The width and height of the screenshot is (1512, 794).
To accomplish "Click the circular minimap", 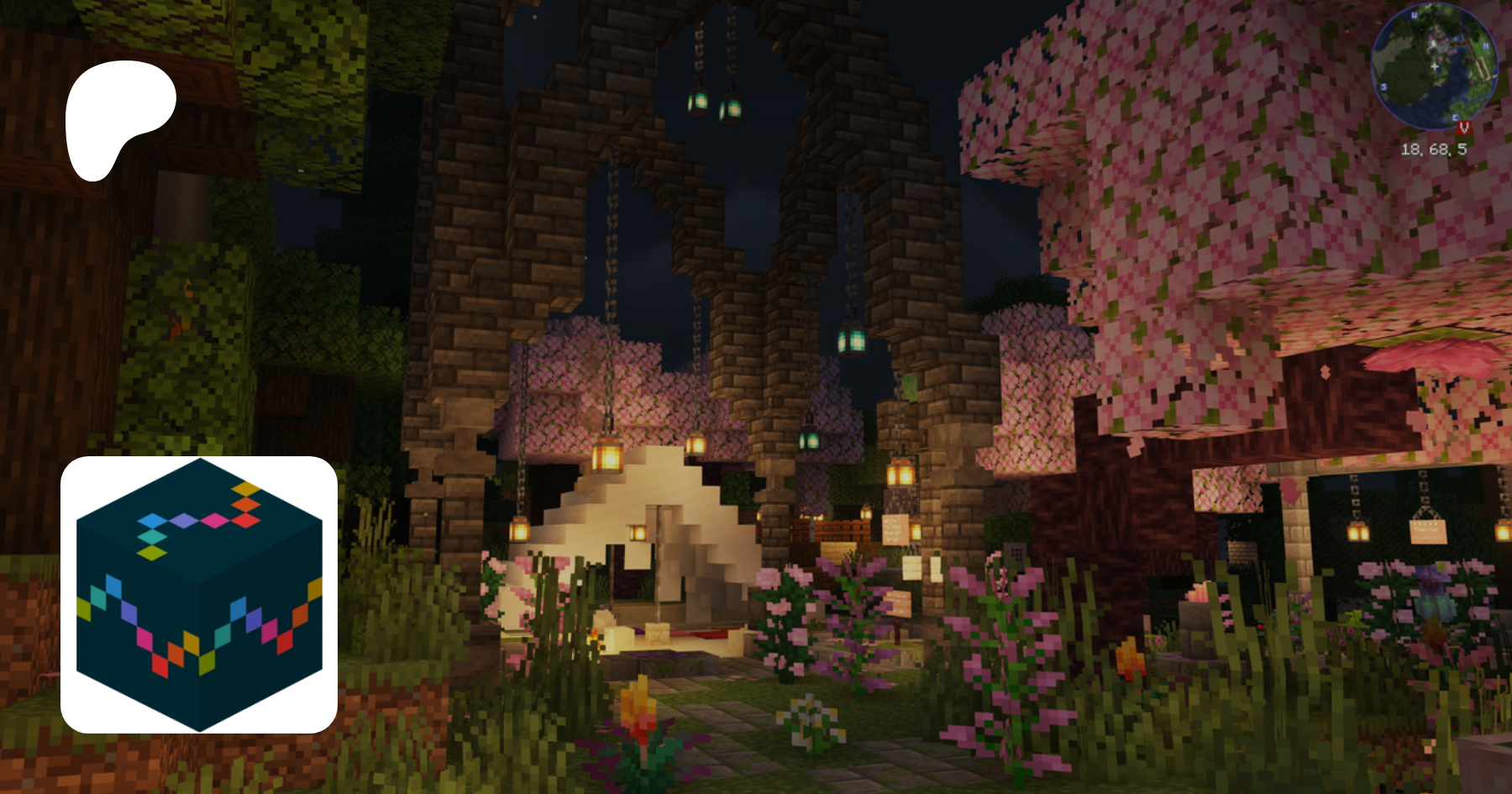I will [1434, 66].
